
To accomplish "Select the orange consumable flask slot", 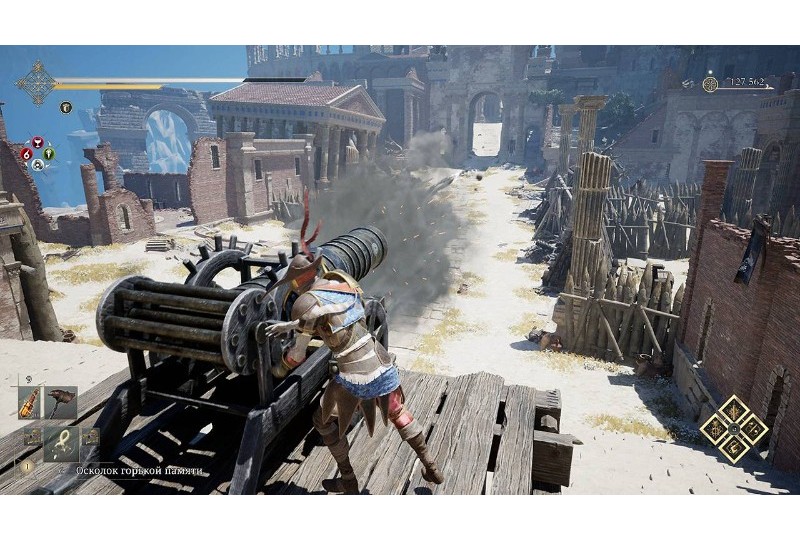I will (x=30, y=402).
